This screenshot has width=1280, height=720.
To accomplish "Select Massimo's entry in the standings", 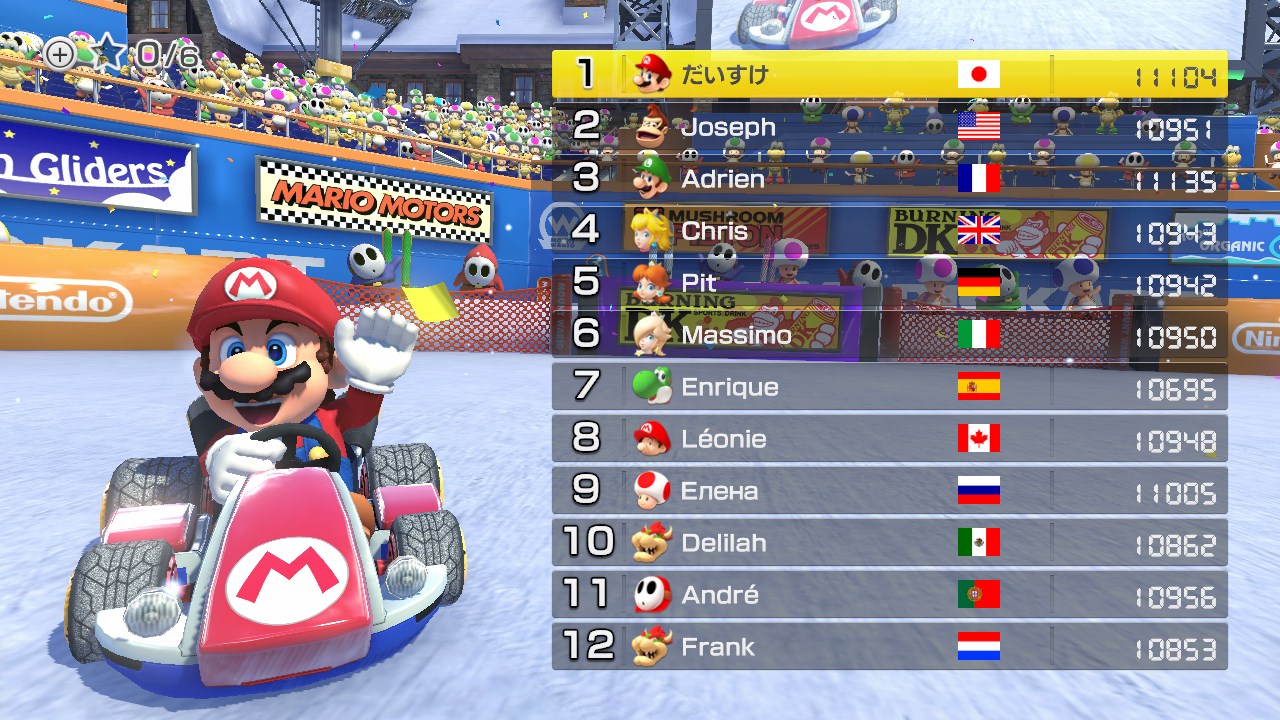I will [889, 335].
